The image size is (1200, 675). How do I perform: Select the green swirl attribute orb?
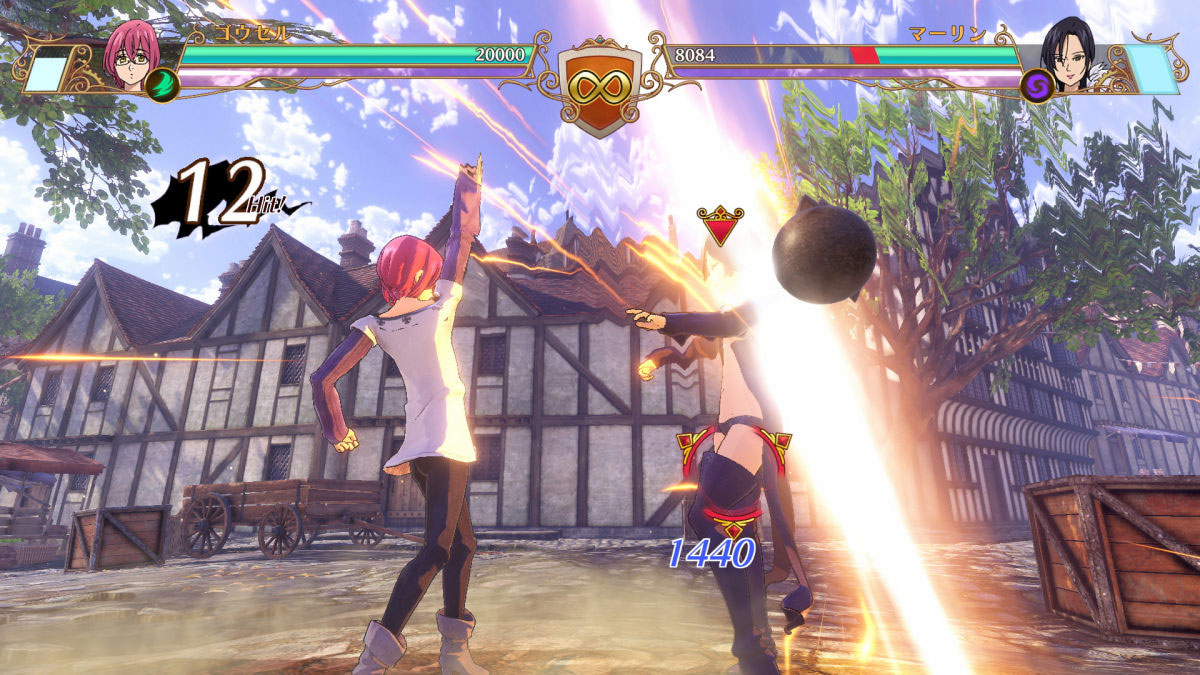click(x=161, y=85)
